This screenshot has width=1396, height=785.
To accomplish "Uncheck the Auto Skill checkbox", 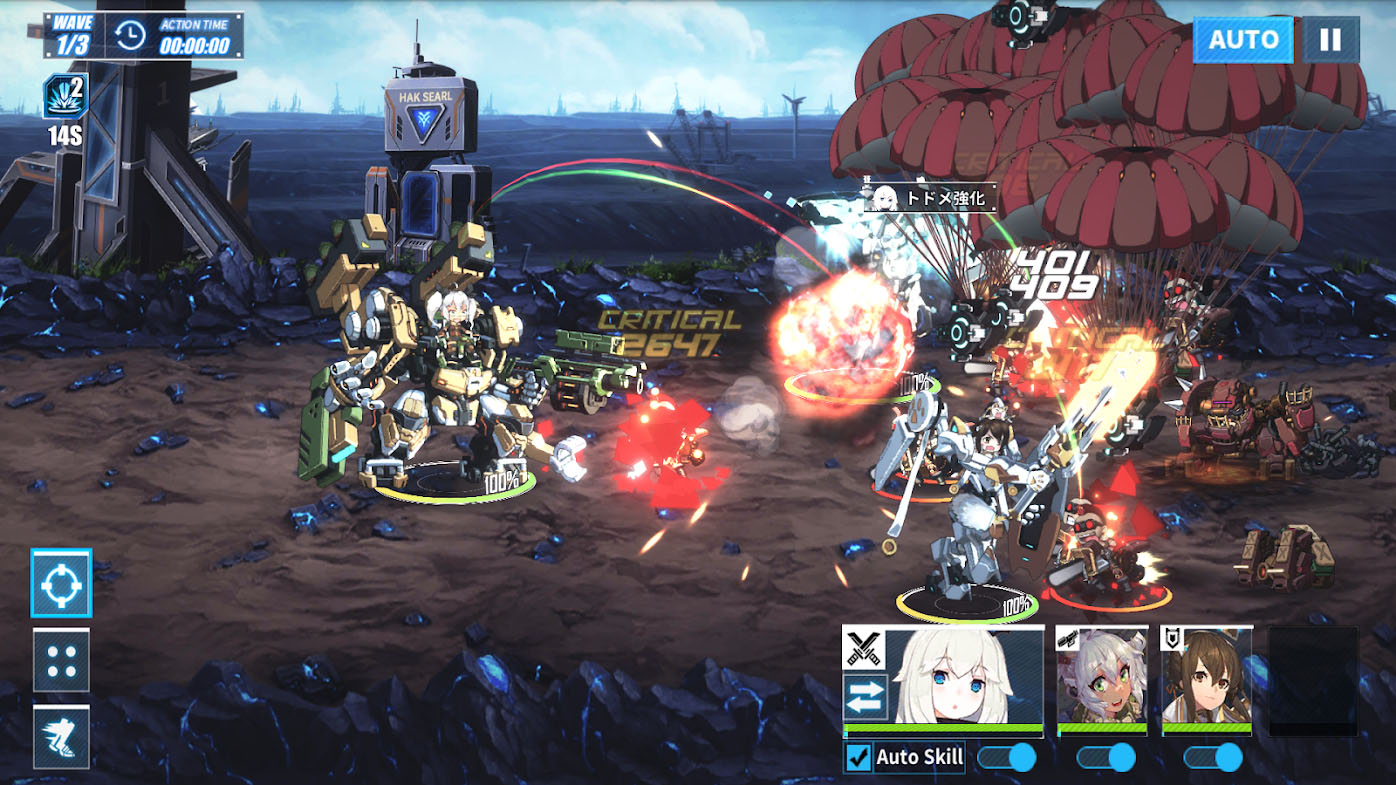I will 859,758.
